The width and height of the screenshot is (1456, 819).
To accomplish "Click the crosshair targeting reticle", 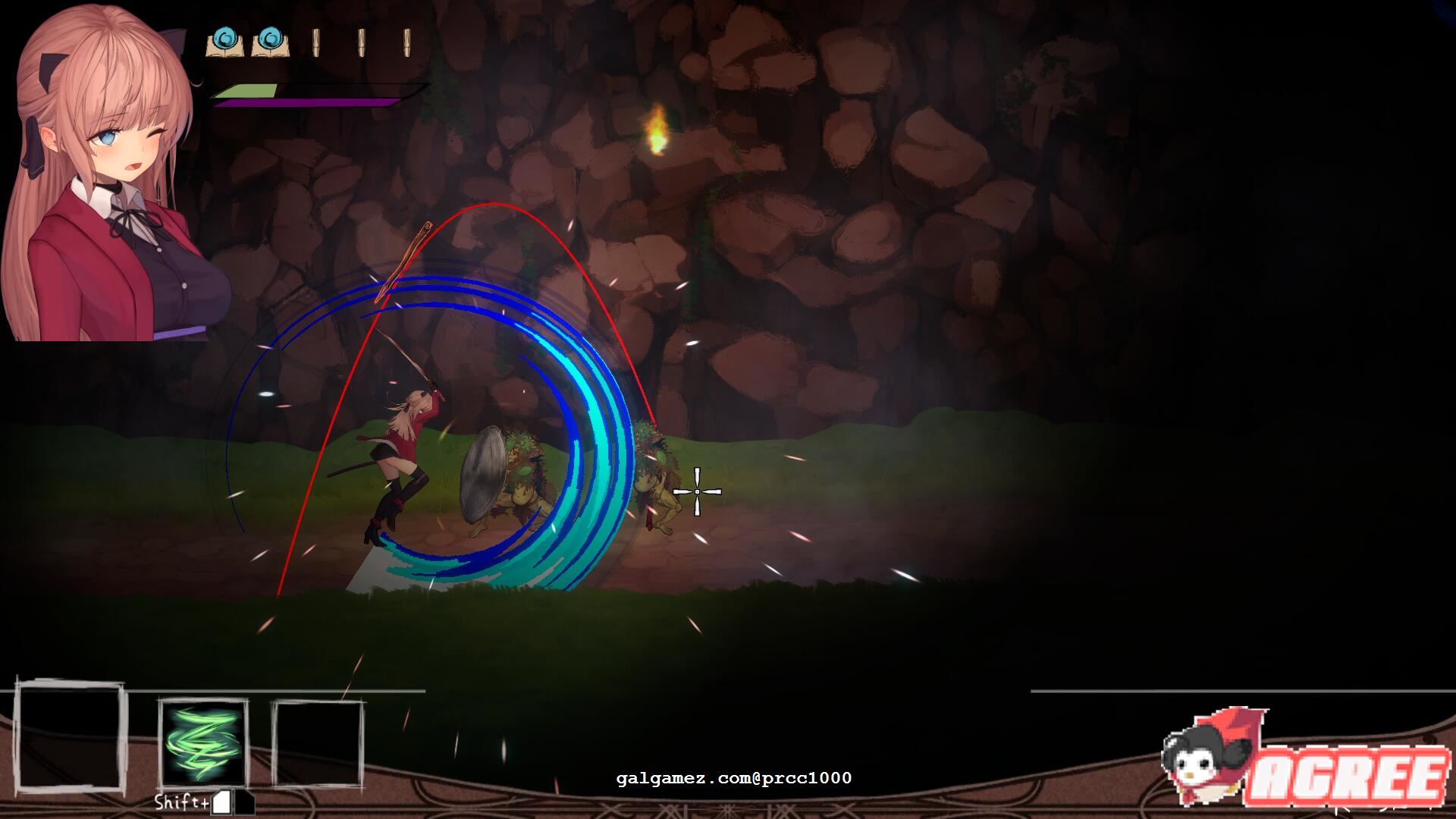I will click(698, 491).
